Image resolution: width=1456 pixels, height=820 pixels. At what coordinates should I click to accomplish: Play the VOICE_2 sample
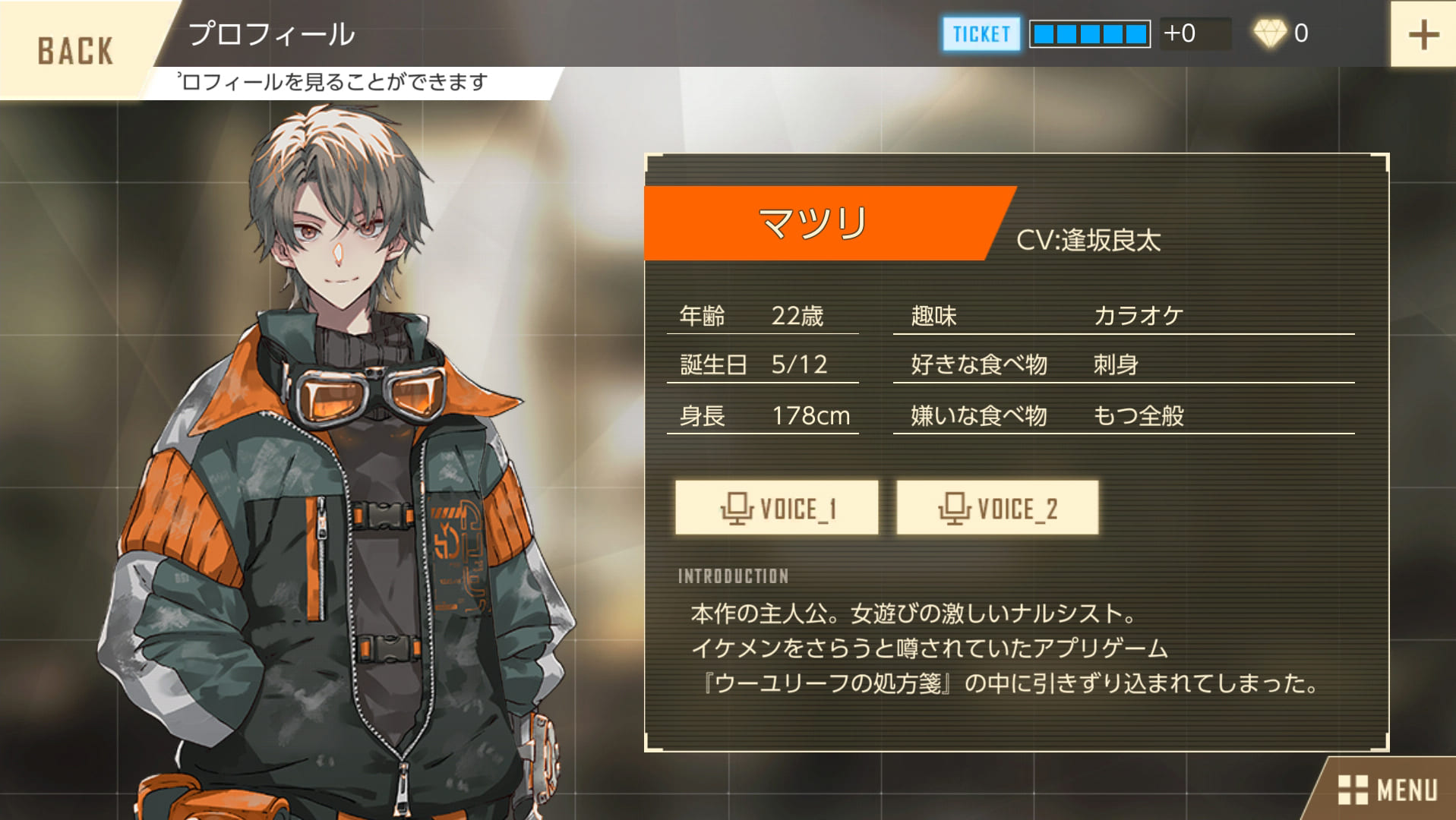[997, 508]
